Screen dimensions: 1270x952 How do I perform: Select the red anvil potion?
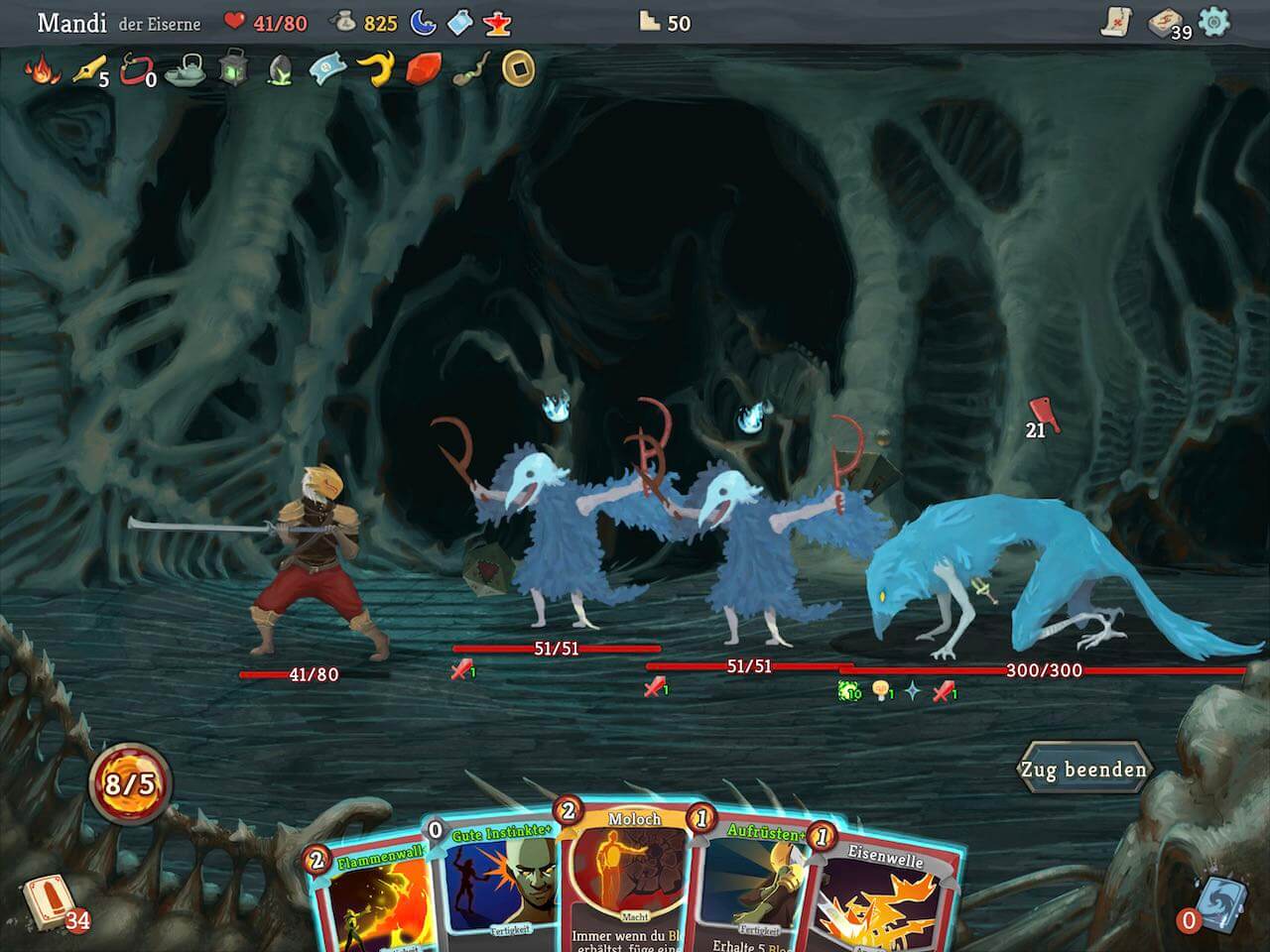(496, 22)
